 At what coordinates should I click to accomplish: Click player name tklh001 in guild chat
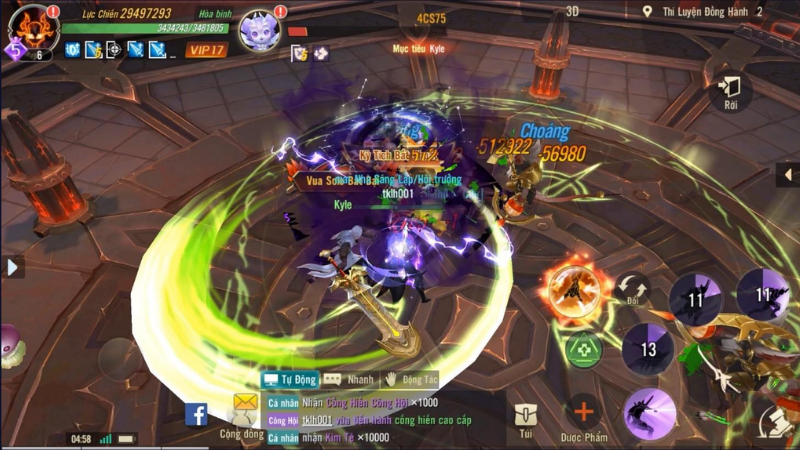pyautogui.click(x=317, y=420)
